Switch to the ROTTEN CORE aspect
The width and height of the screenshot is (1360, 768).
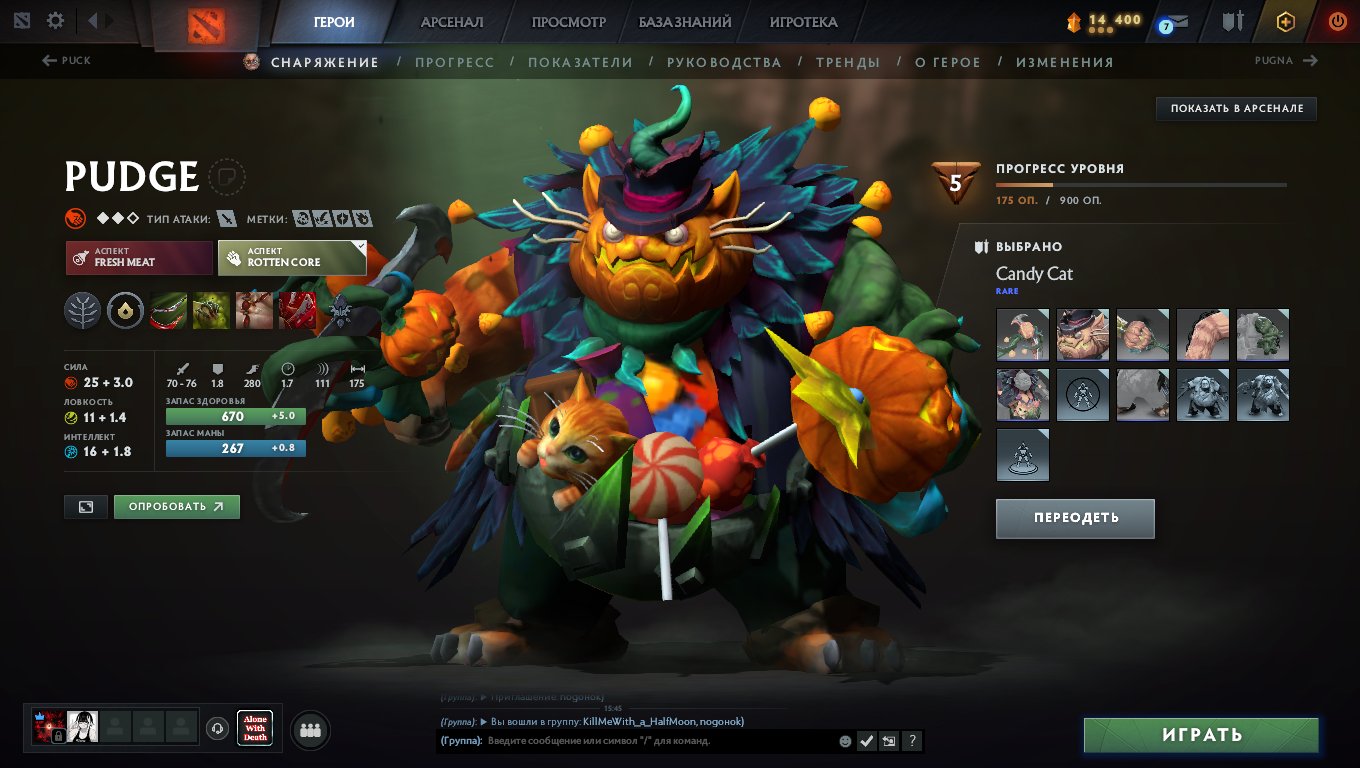coord(288,258)
